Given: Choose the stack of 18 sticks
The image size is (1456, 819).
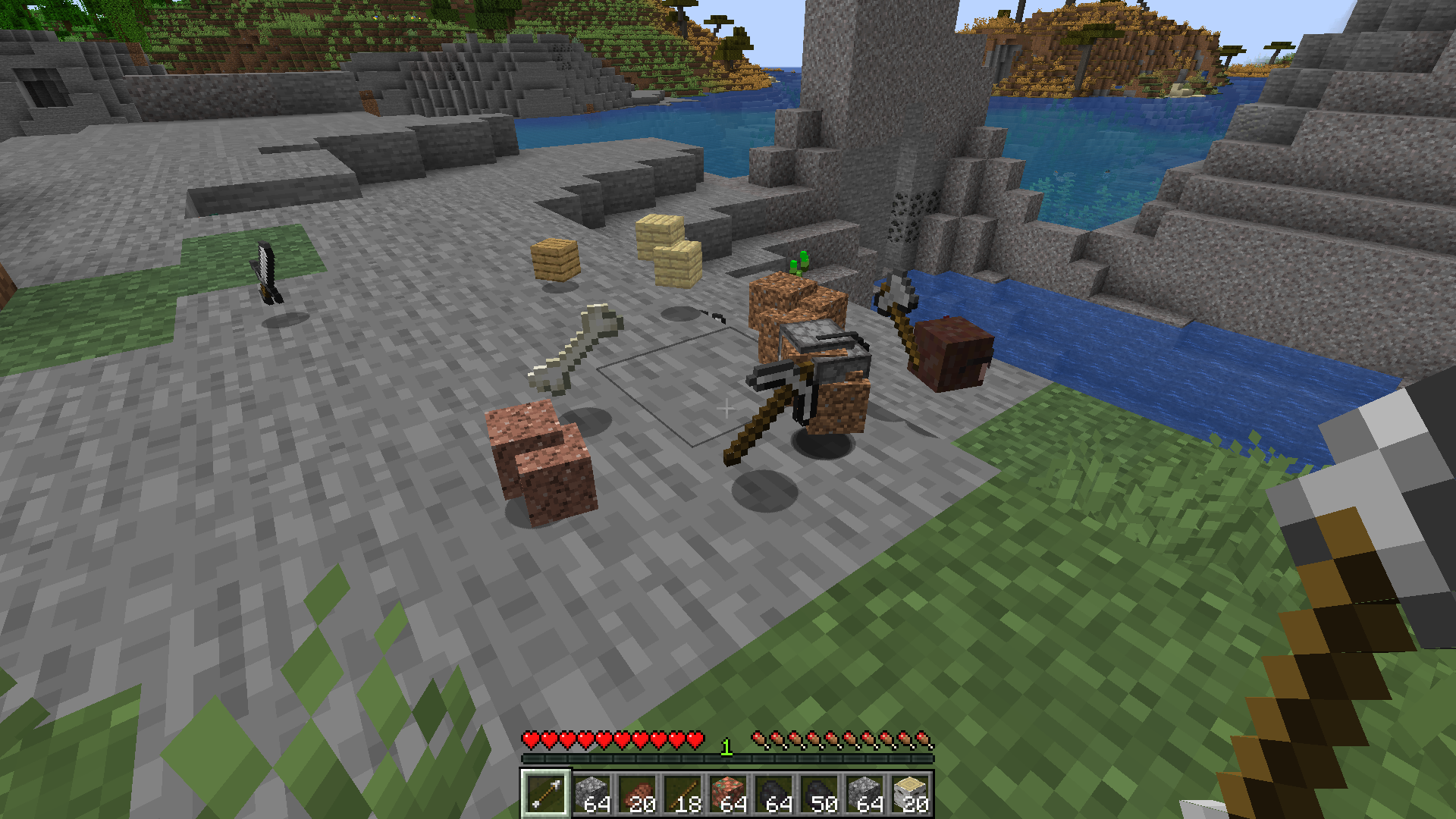Looking at the screenshot, I should coord(682,794).
